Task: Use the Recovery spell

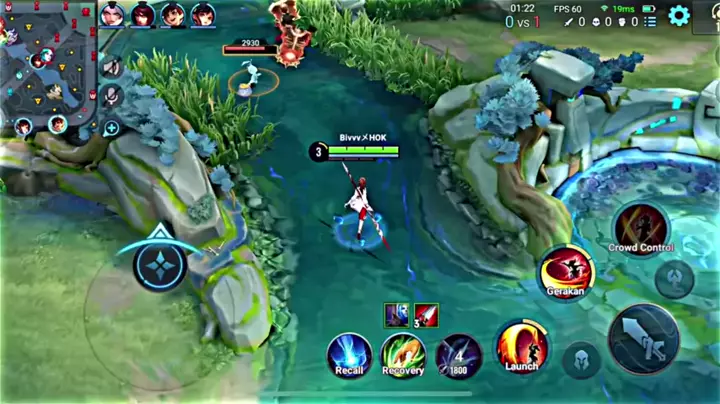Action: pos(403,356)
